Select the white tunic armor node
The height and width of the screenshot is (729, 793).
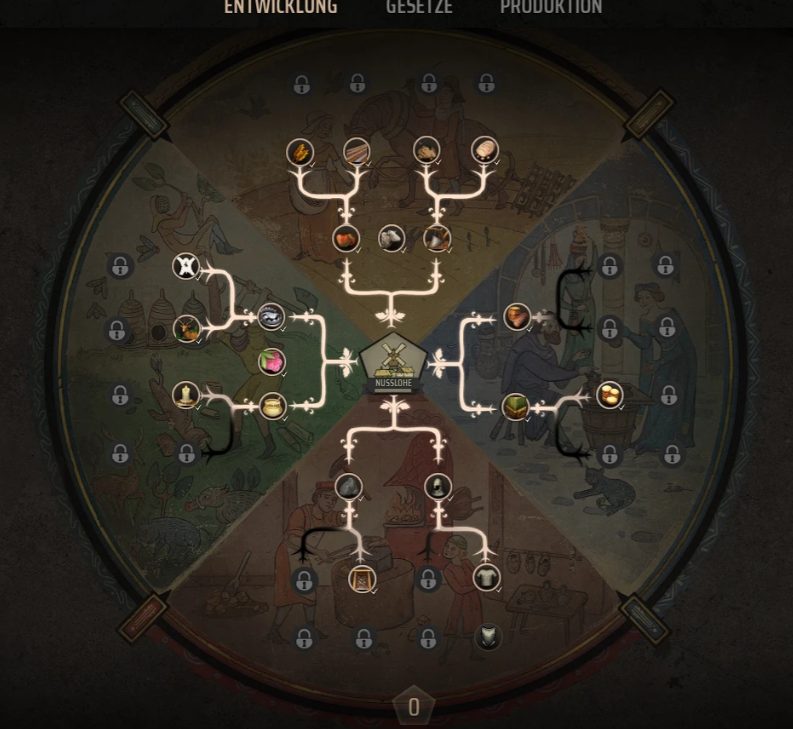click(486, 577)
